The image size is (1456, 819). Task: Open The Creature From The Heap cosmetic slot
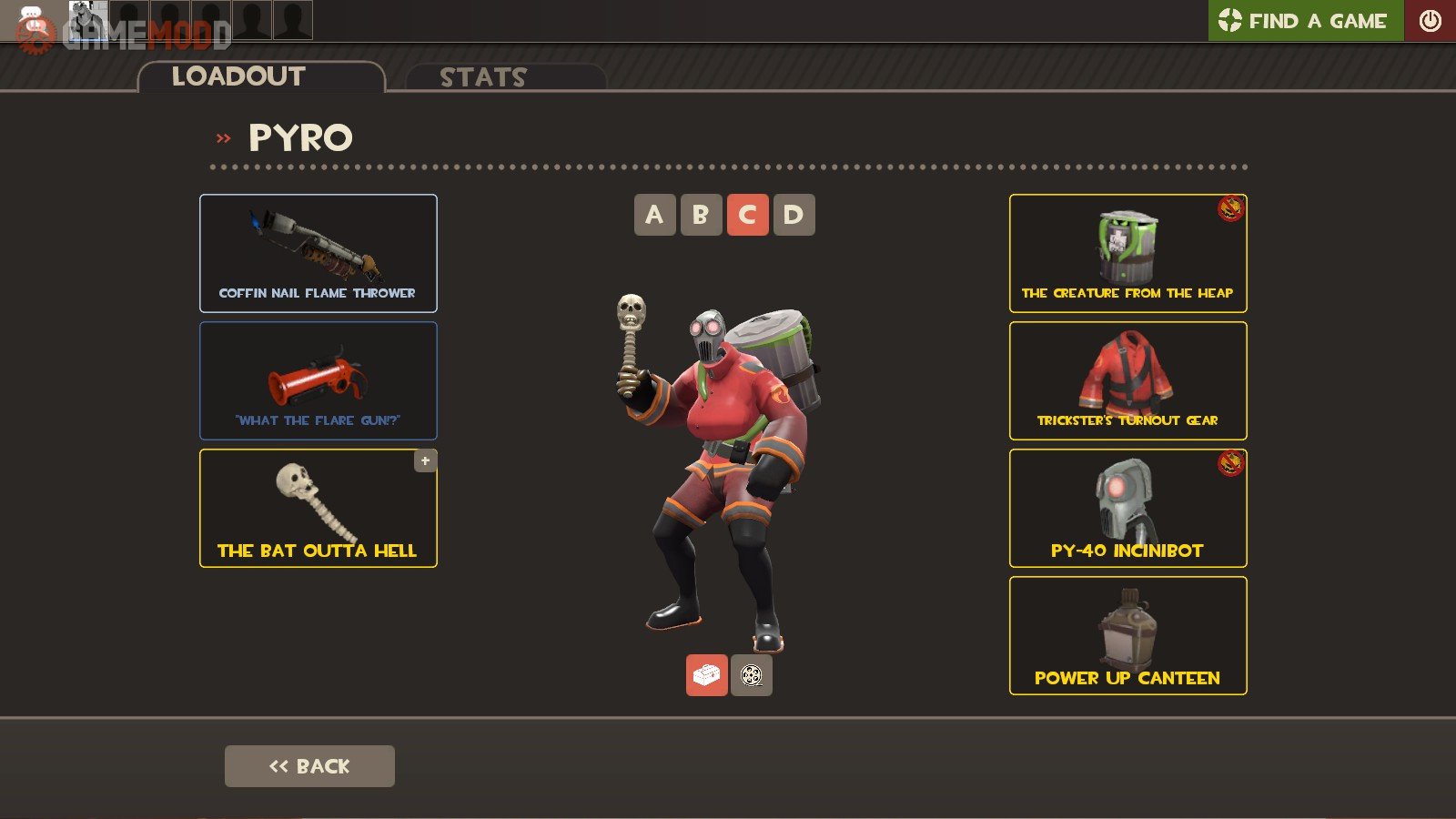click(x=1127, y=253)
